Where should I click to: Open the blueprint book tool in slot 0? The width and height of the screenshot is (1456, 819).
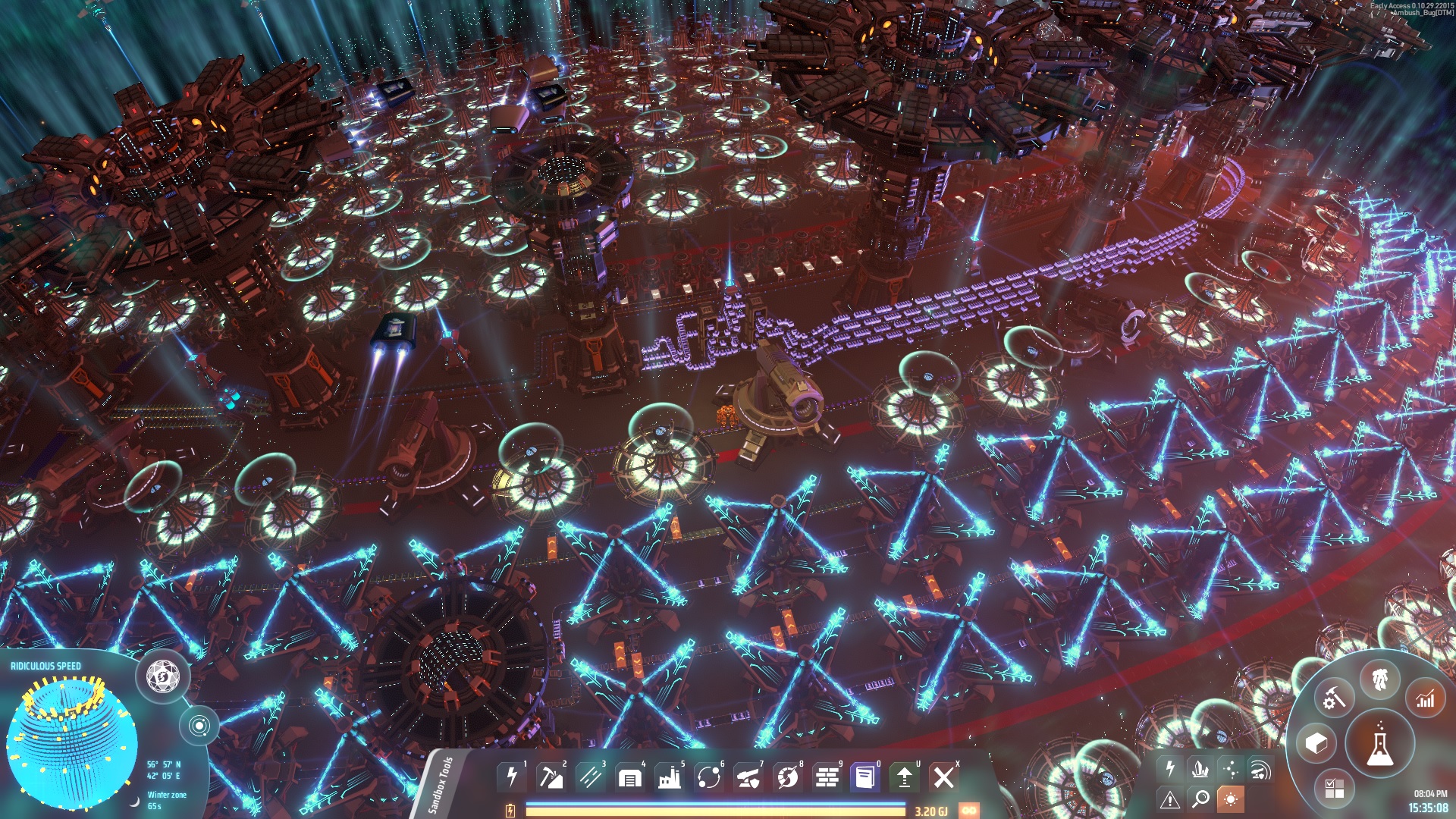(864, 777)
